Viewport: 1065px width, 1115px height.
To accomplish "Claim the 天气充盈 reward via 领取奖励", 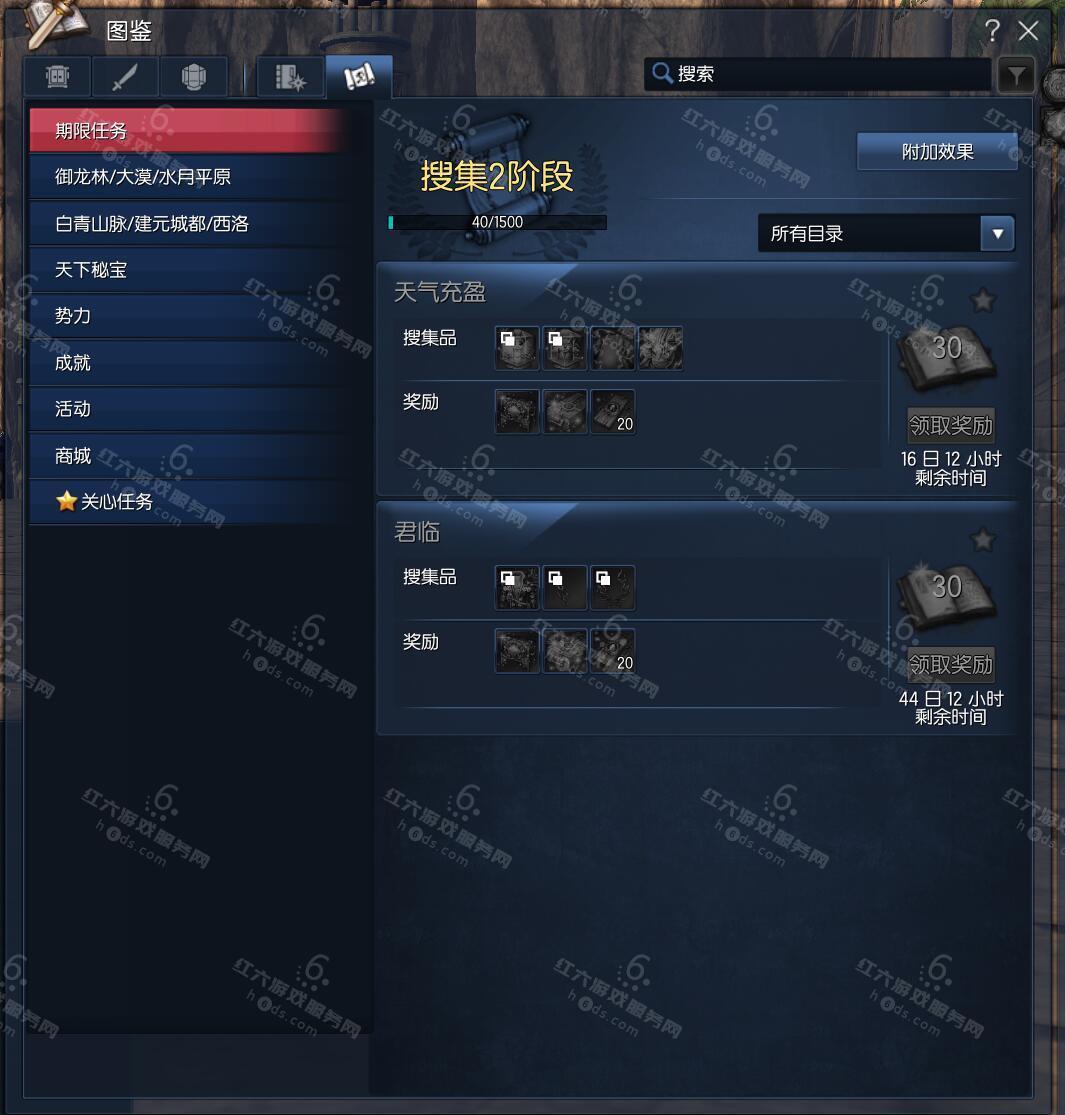I will tap(950, 425).
